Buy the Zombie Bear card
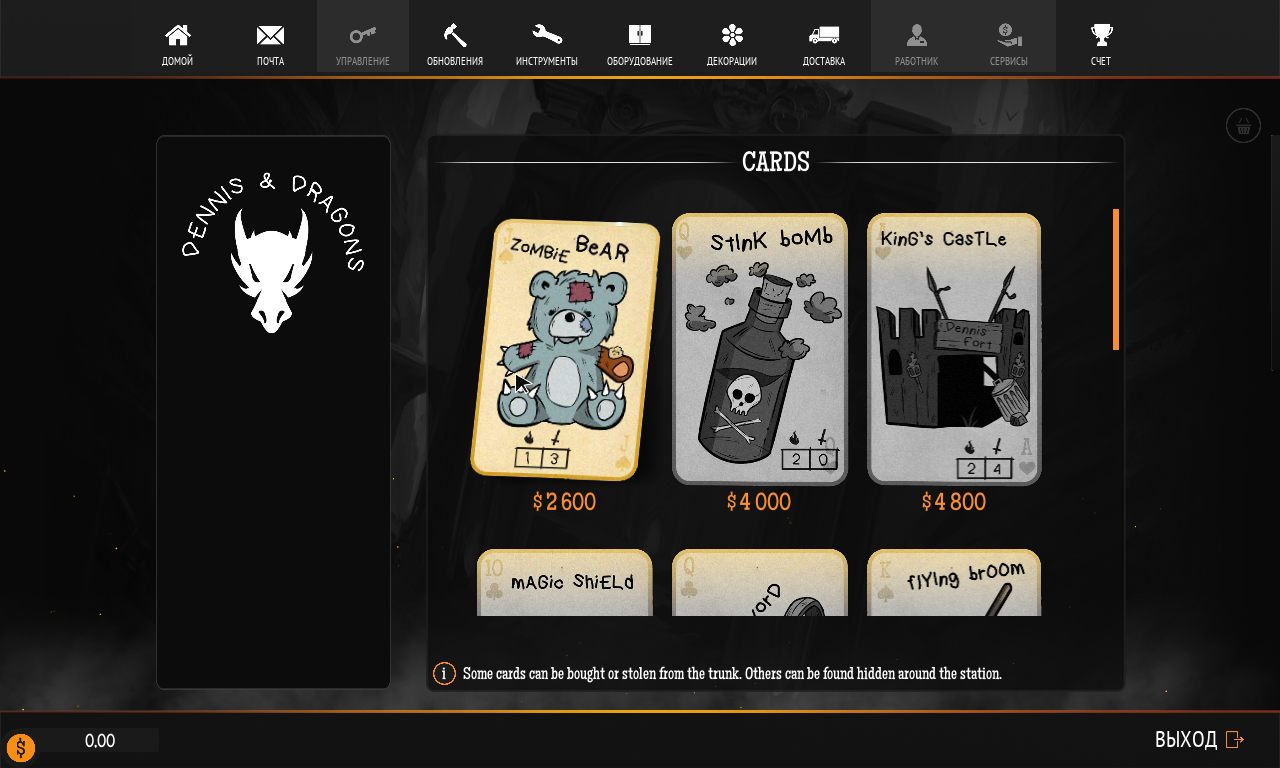Viewport: 1280px width, 768px height. click(x=565, y=350)
